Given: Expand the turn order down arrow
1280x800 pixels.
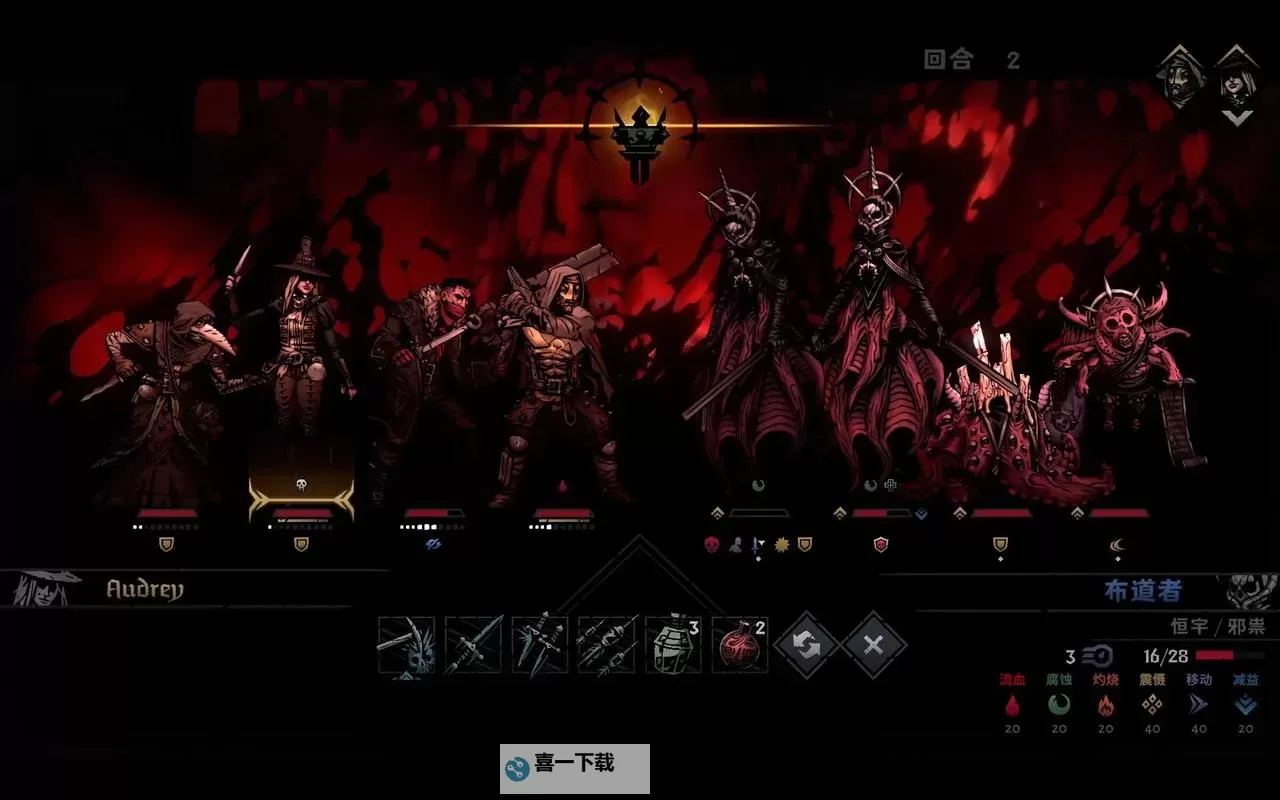Looking at the screenshot, I should click(x=1238, y=118).
